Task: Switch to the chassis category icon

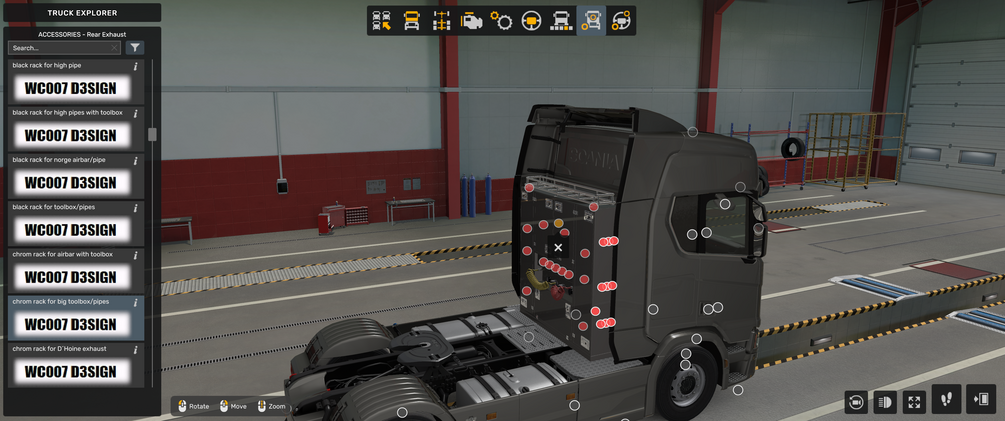Action: [441, 20]
